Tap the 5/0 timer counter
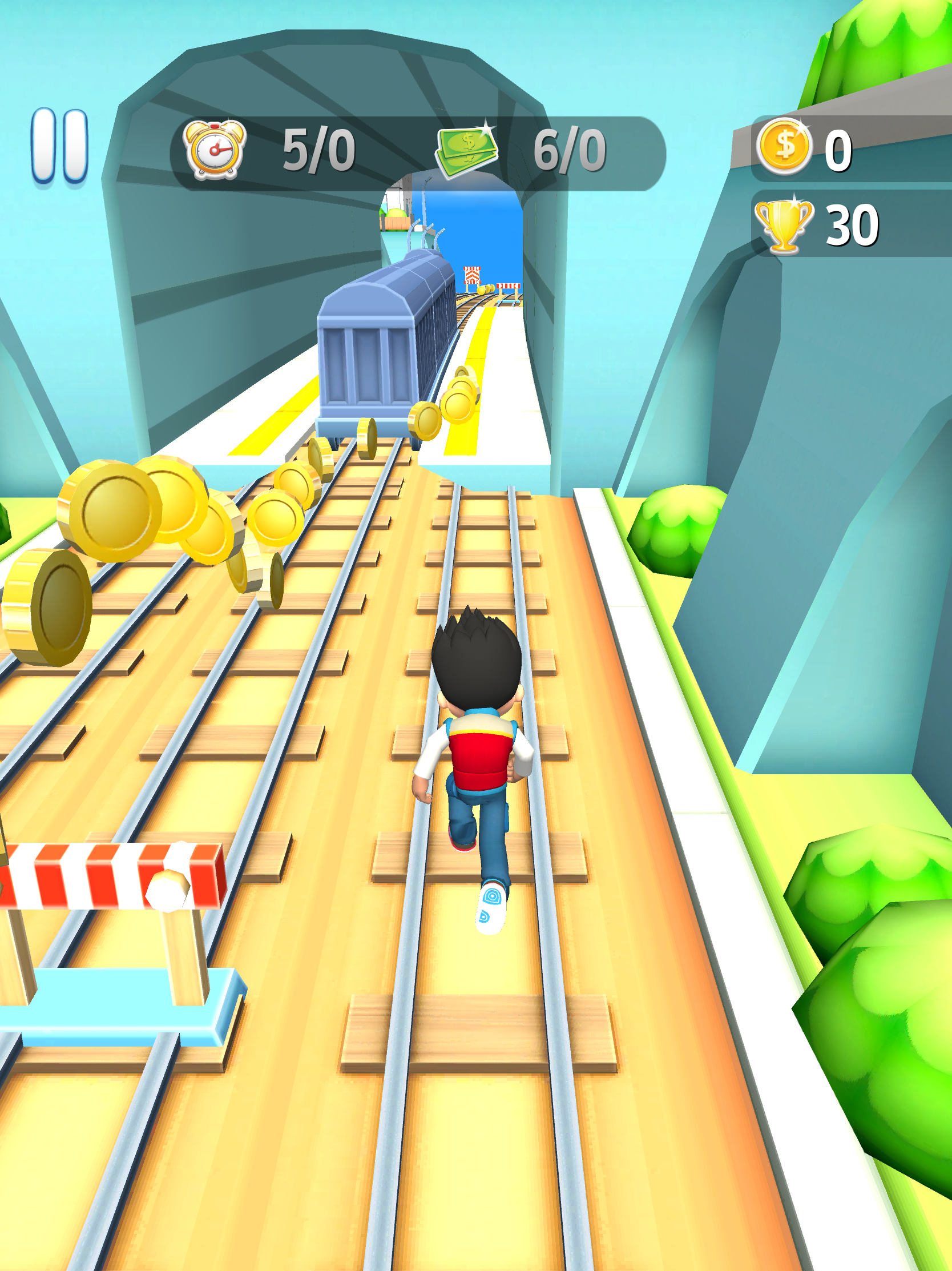This screenshot has width=952, height=1271. 319,151
